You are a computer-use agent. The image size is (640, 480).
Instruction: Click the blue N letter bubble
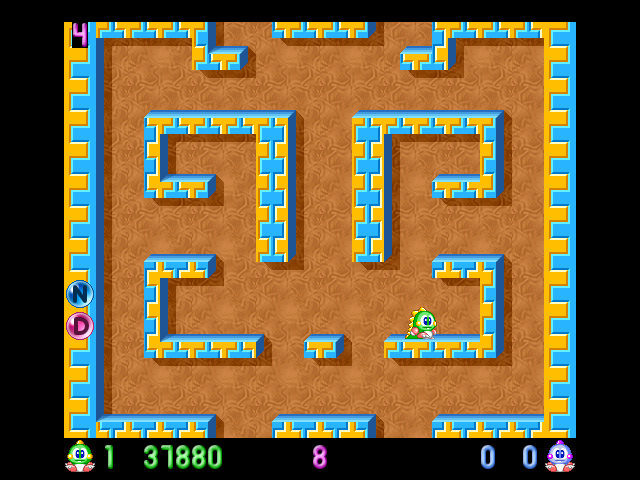(x=80, y=294)
